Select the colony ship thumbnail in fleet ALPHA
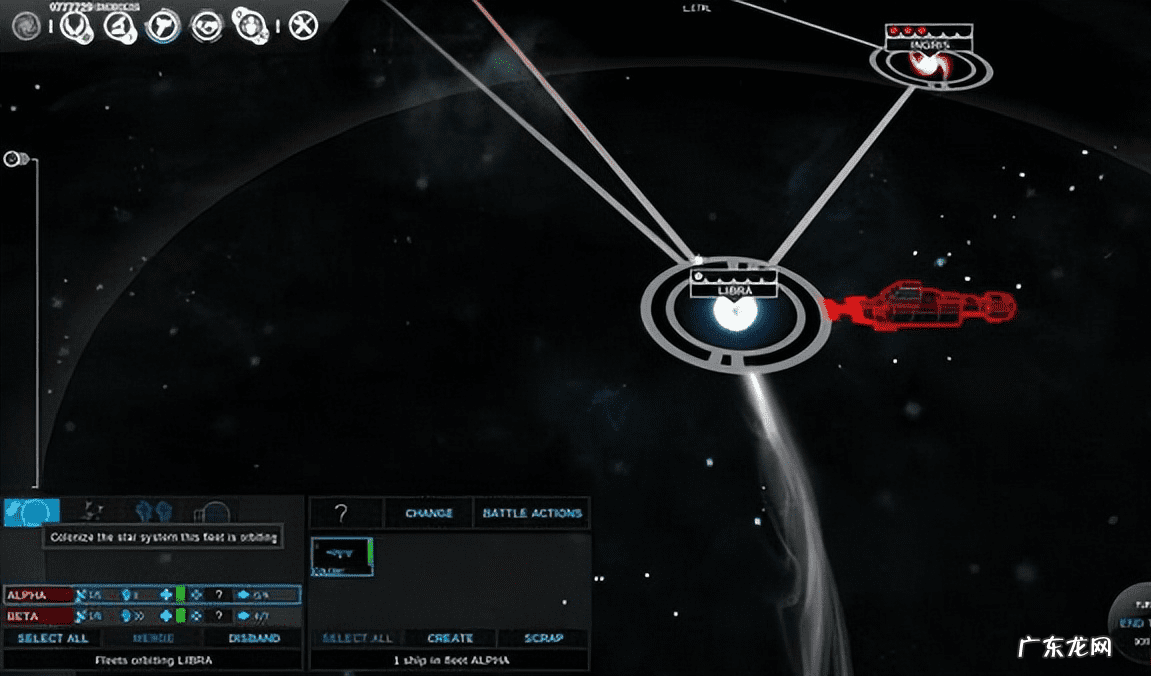The height and width of the screenshot is (676, 1151). [341, 556]
